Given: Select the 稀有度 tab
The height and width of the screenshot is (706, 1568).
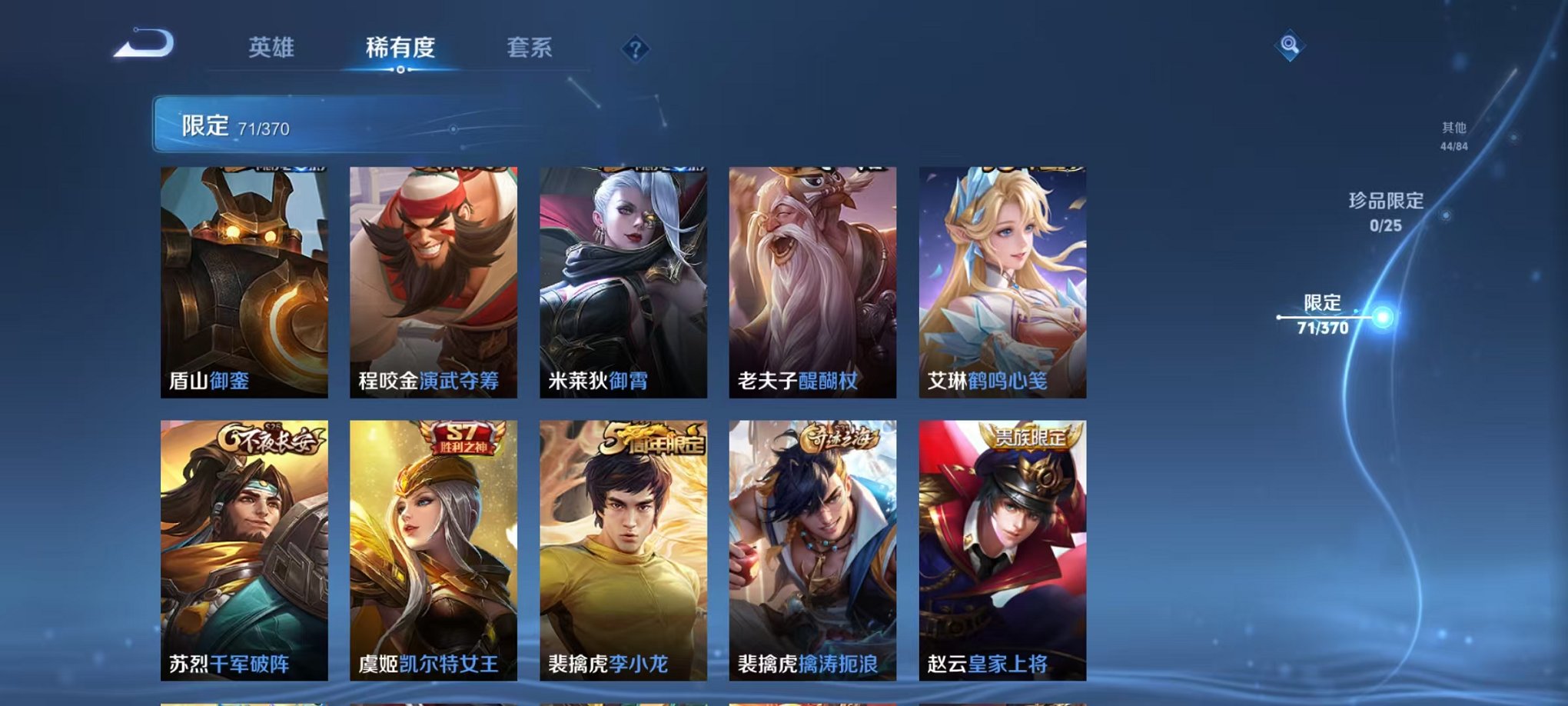Looking at the screenshot, I should pos(400,46).
